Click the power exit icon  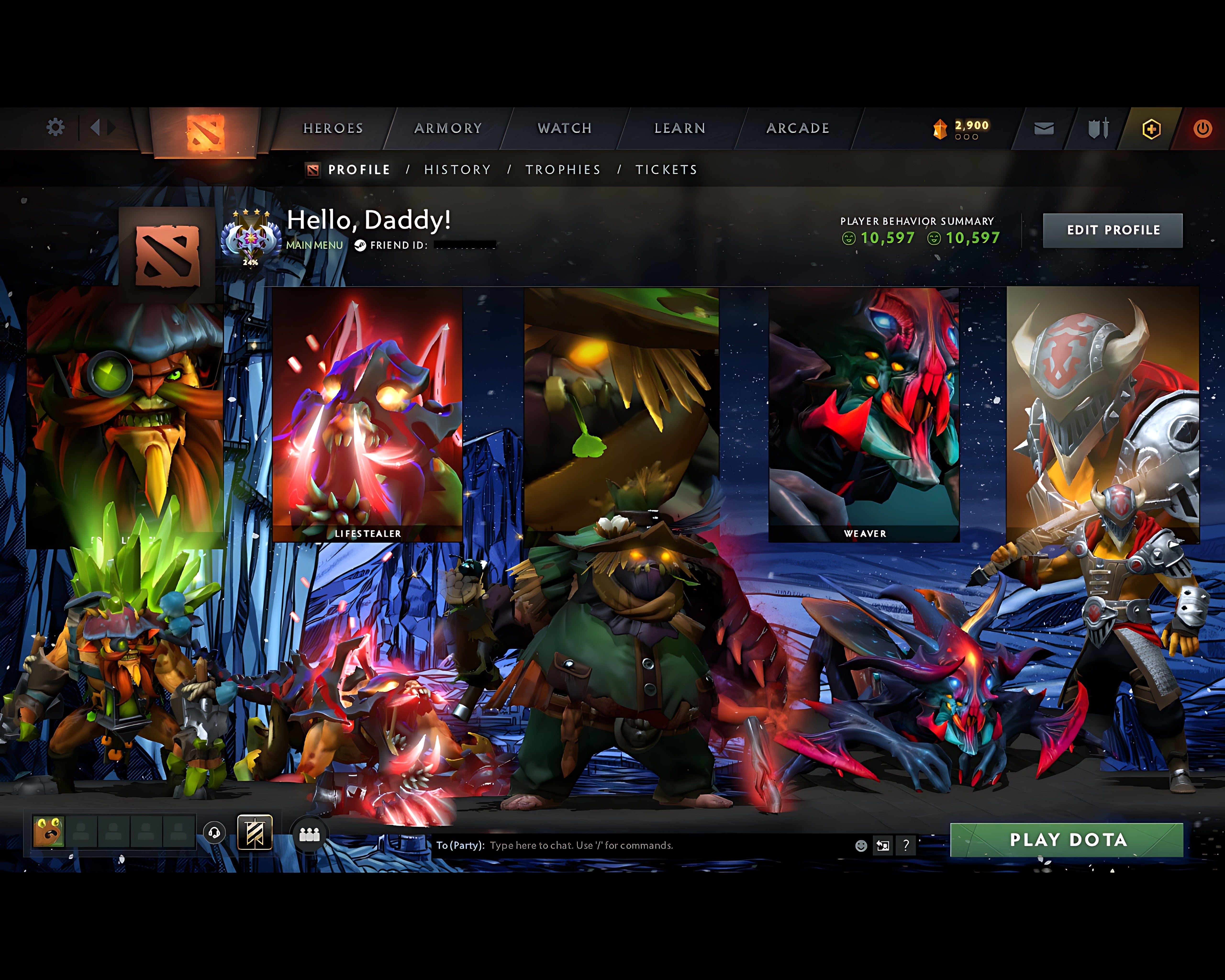(x=1203, y=128)
